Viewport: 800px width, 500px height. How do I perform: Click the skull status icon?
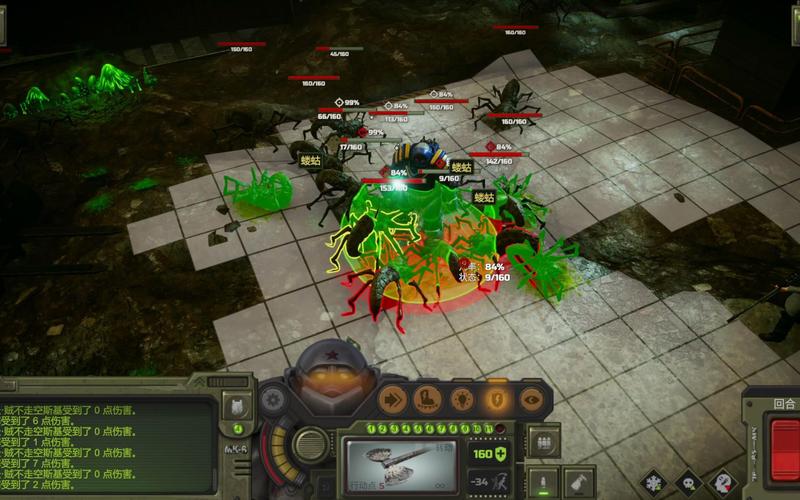[689, 484]
